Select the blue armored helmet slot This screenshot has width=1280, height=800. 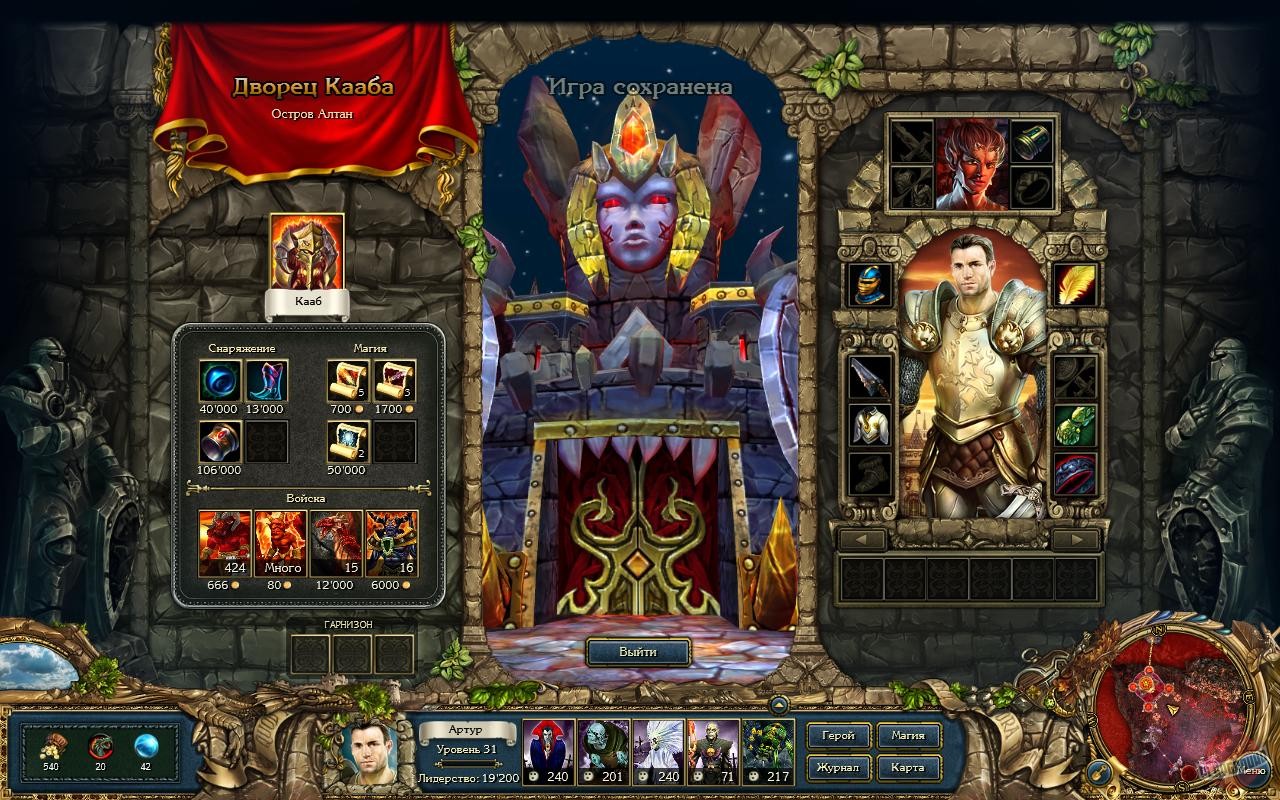(x=870, y=283)
